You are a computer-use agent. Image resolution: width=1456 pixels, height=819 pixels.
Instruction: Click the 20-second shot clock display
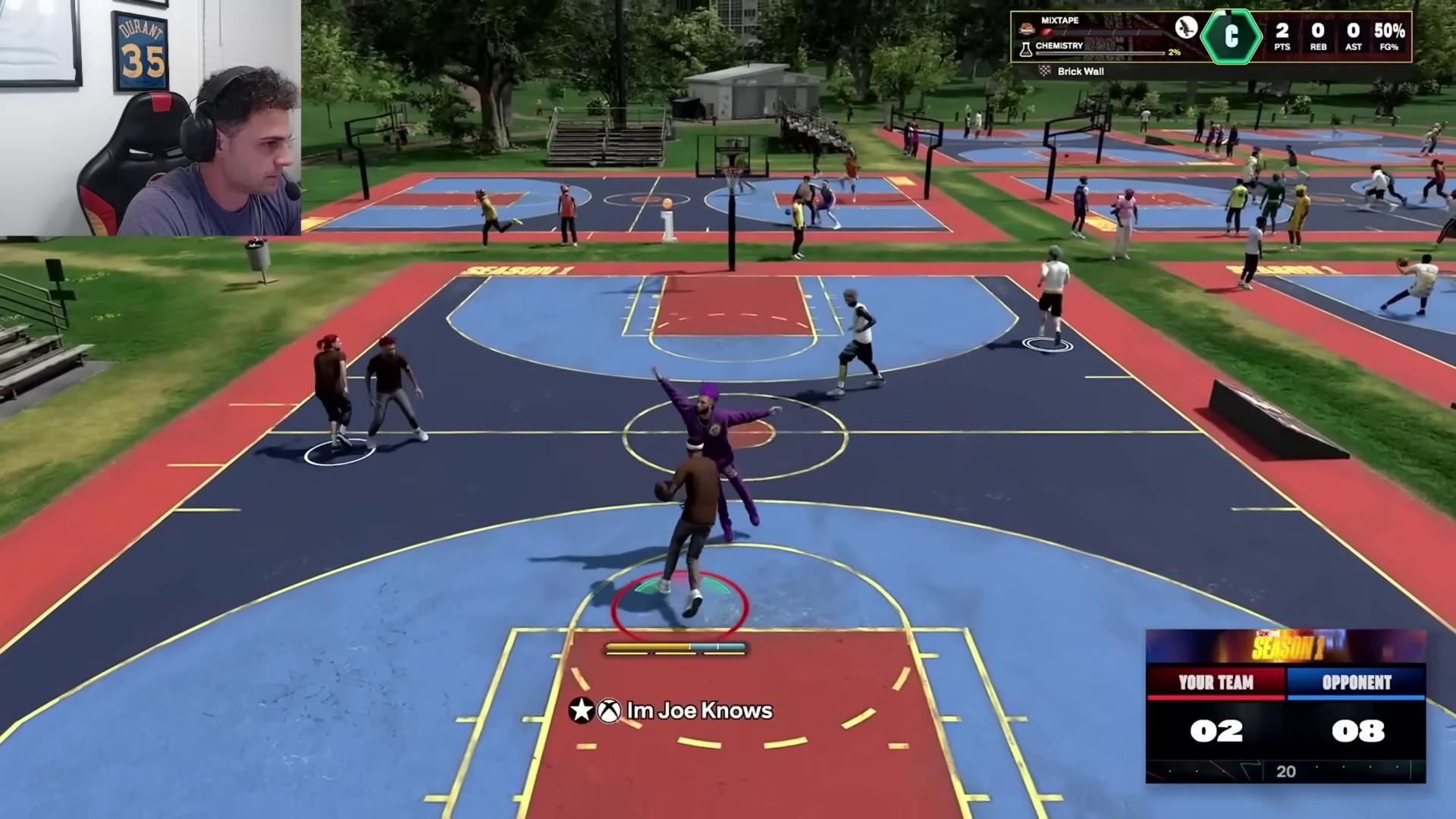(1287, 772)
